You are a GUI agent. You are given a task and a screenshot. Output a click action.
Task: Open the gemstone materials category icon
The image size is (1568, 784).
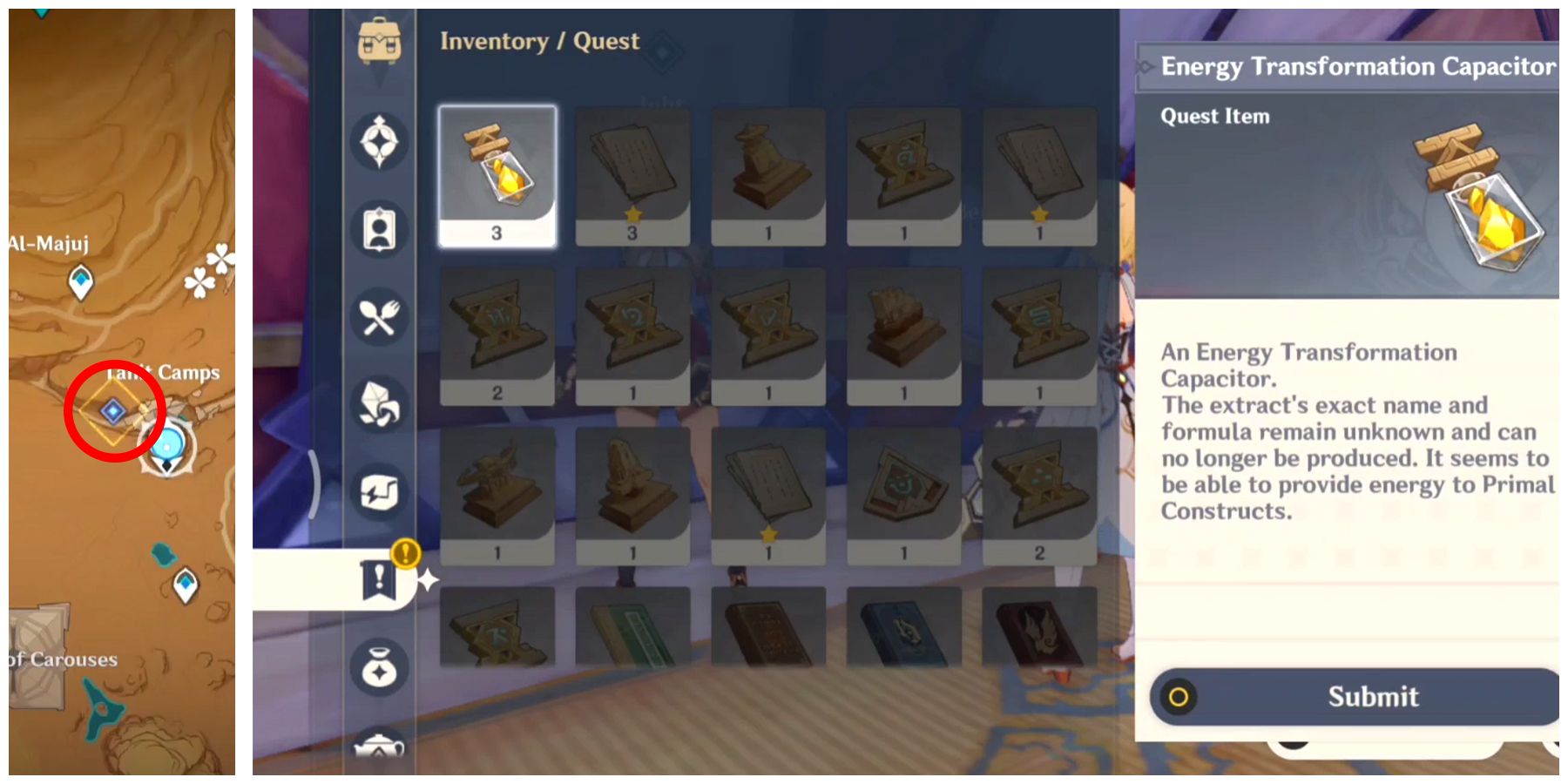[379, 405]
